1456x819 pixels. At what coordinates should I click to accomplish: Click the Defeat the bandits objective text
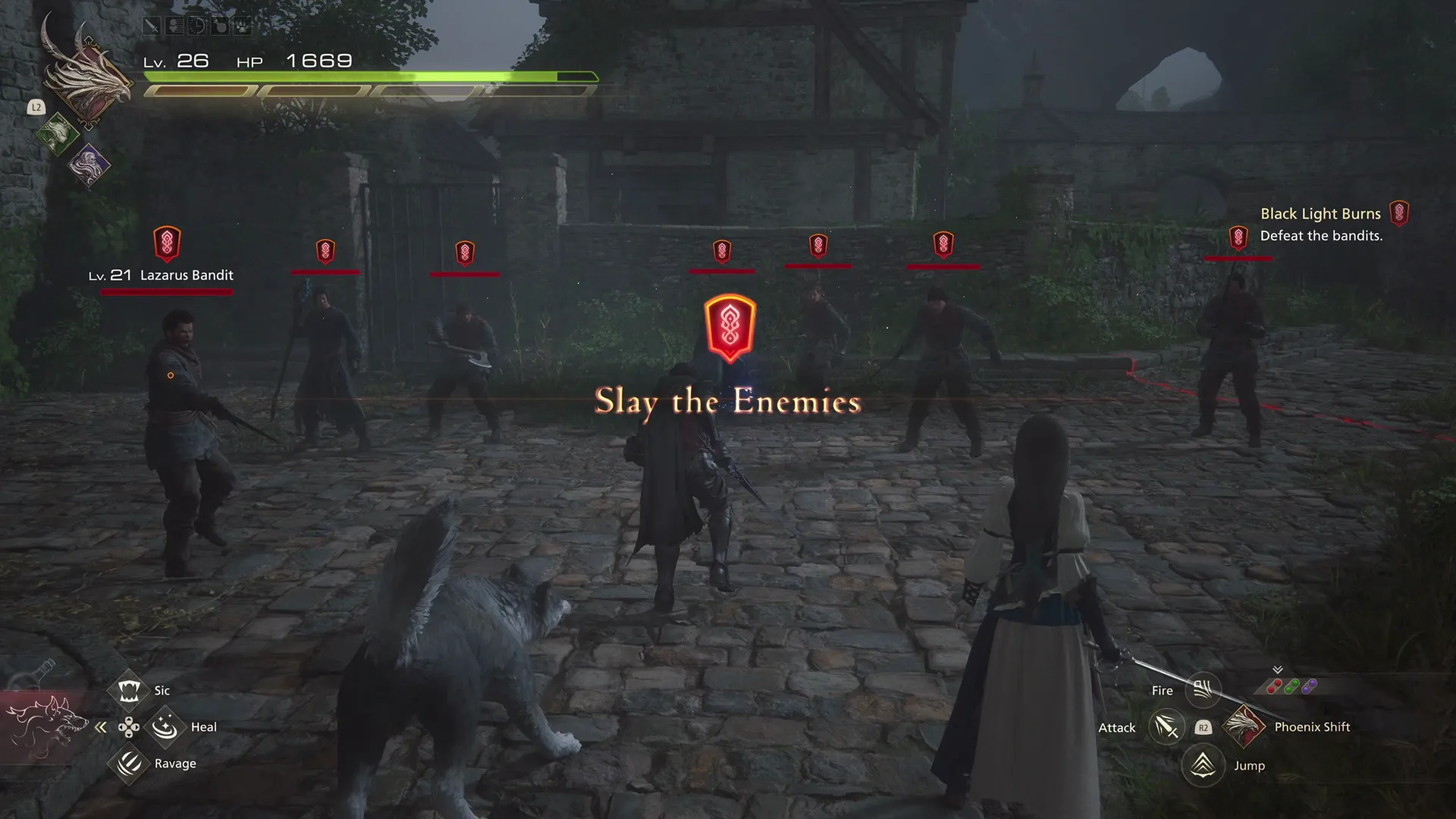(x=1322, y=235)
